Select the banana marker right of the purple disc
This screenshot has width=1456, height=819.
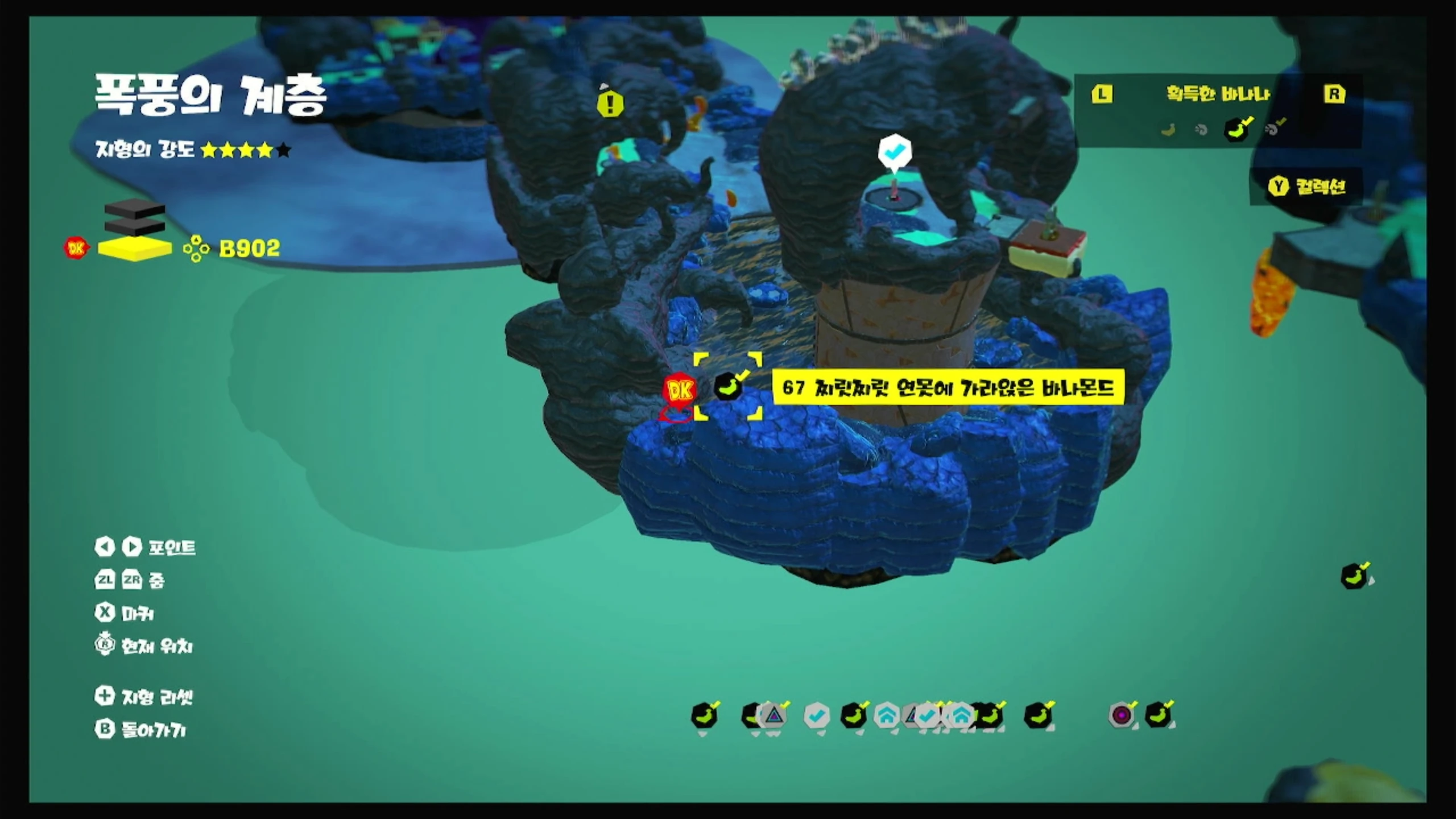click(x=1158, y=715)
